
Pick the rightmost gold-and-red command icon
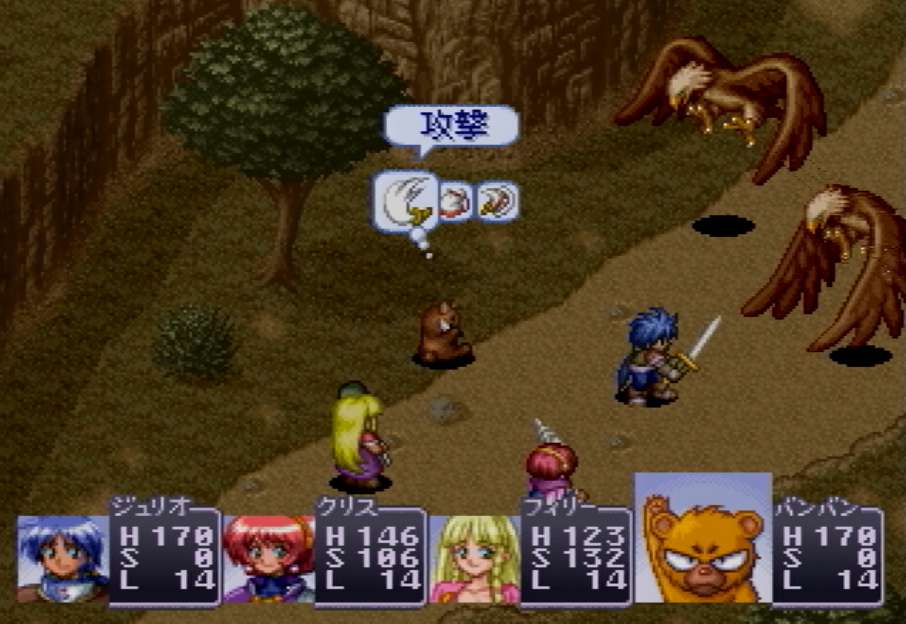(x=496, y=202)
